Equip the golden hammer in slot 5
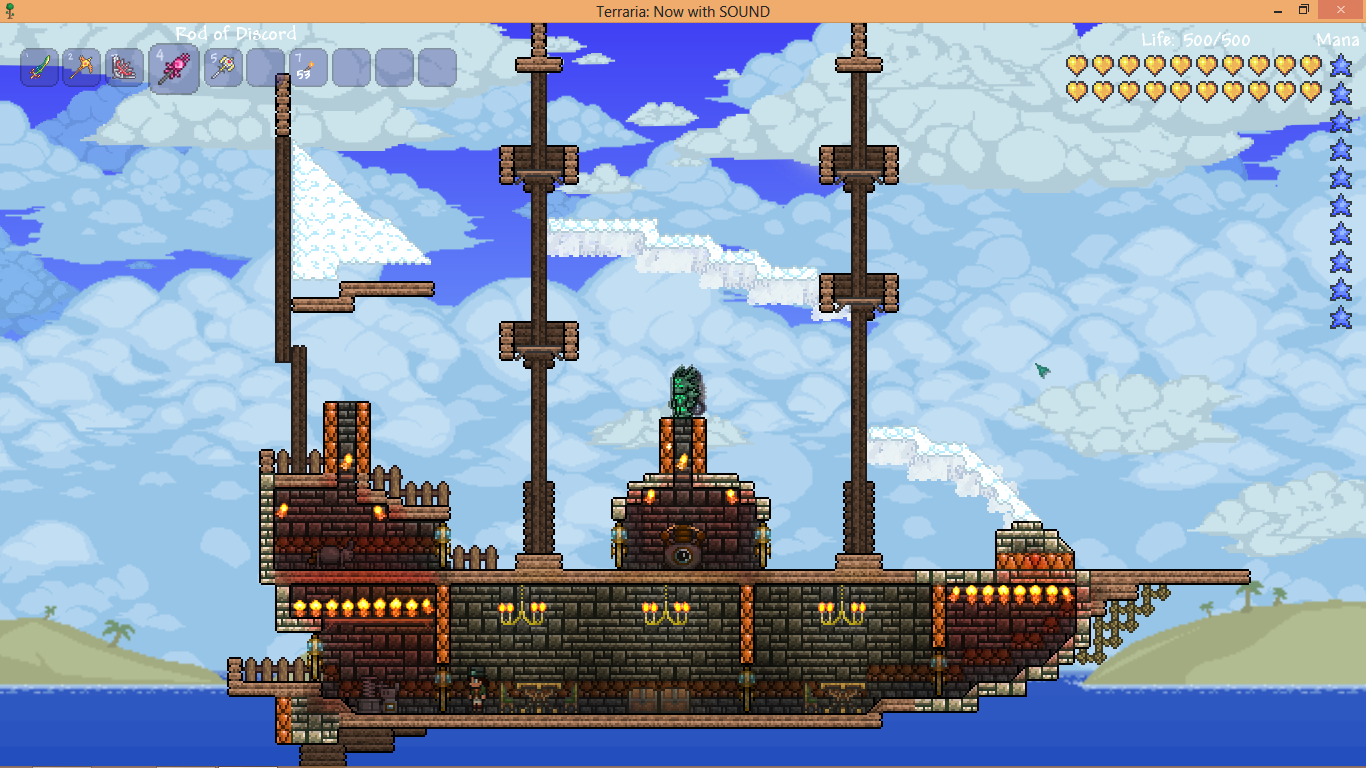 click(224, 68)
